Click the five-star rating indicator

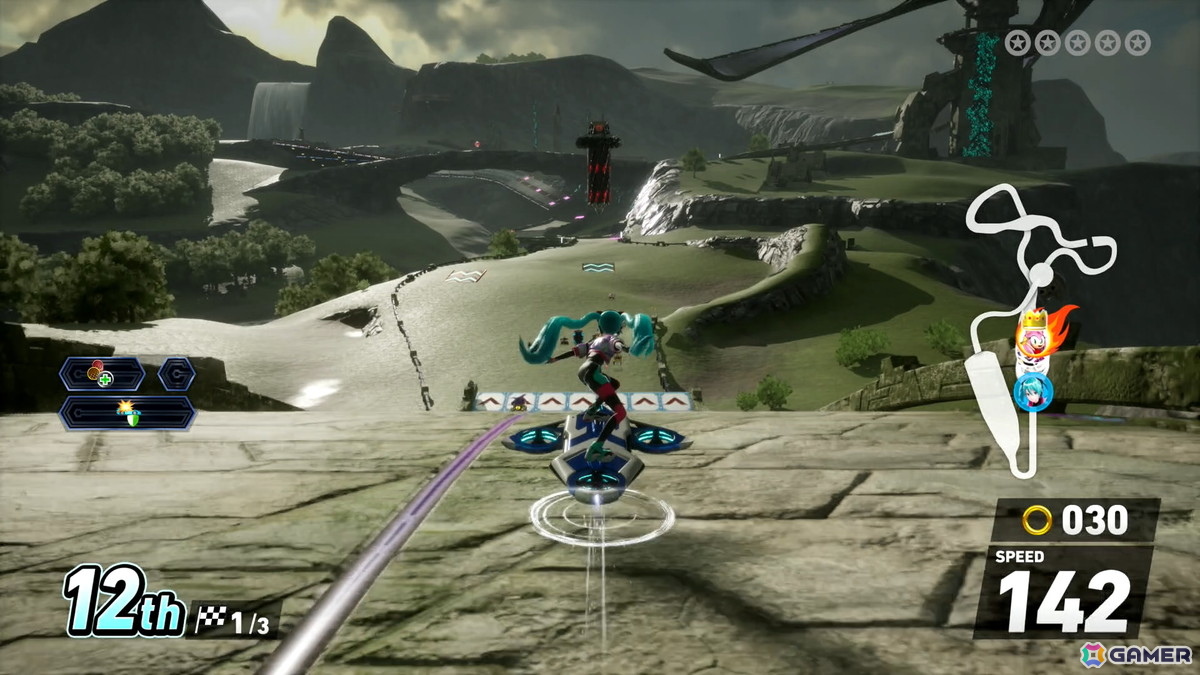(x=1078, y=42)
